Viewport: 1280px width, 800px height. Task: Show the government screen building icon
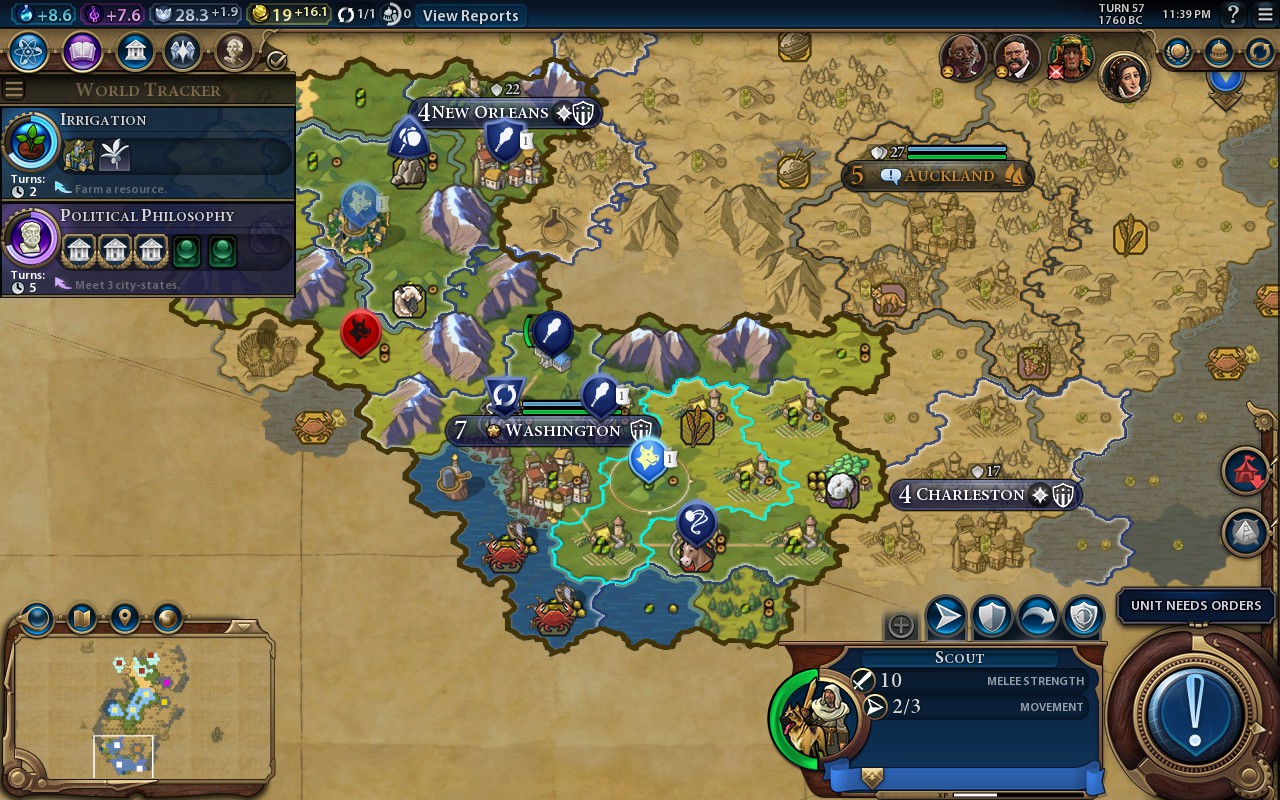[x=134, y=51]
